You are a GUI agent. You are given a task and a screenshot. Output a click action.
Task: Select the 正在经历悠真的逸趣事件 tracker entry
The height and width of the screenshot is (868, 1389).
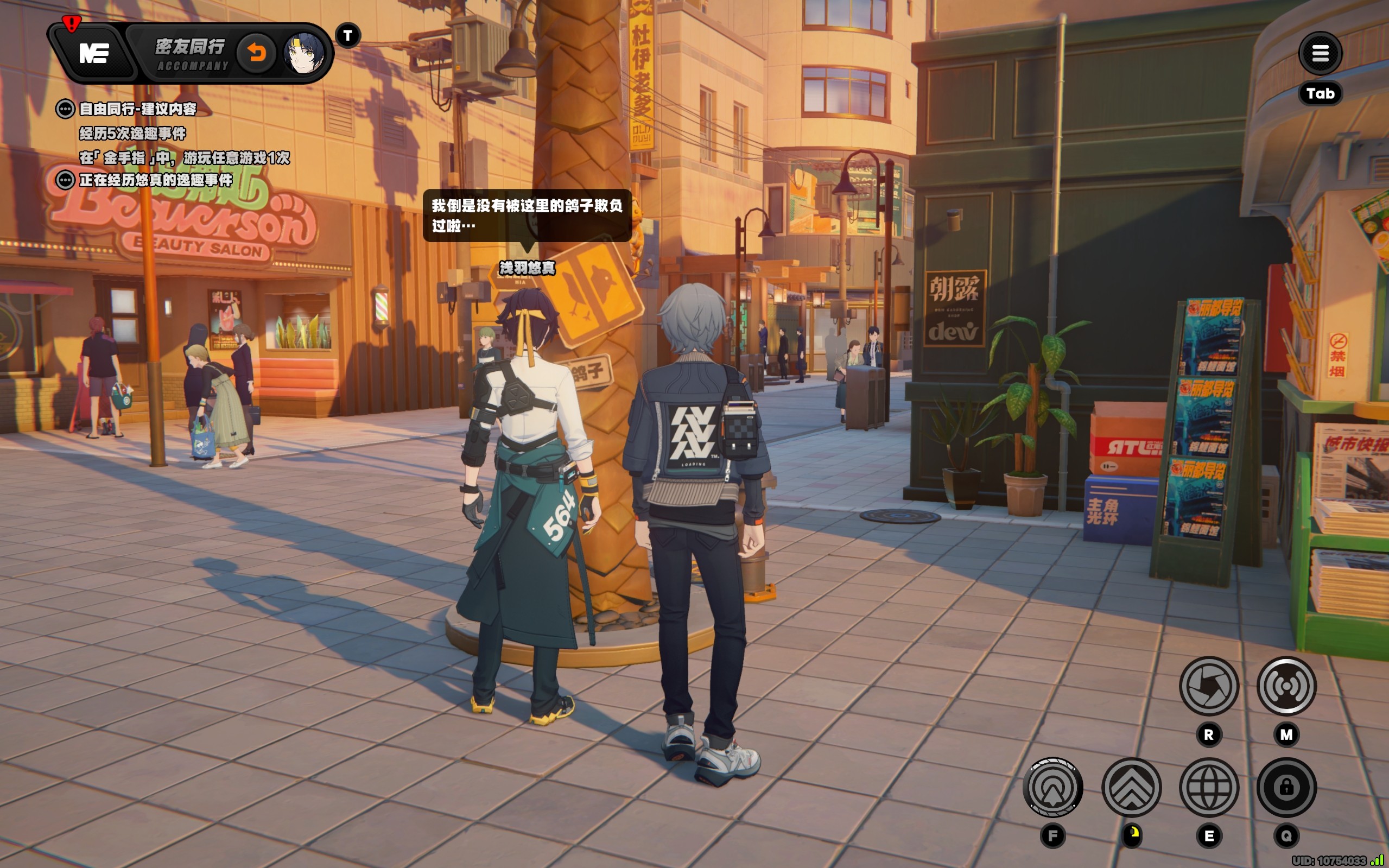pyautogui.click(x=155, y=180)
